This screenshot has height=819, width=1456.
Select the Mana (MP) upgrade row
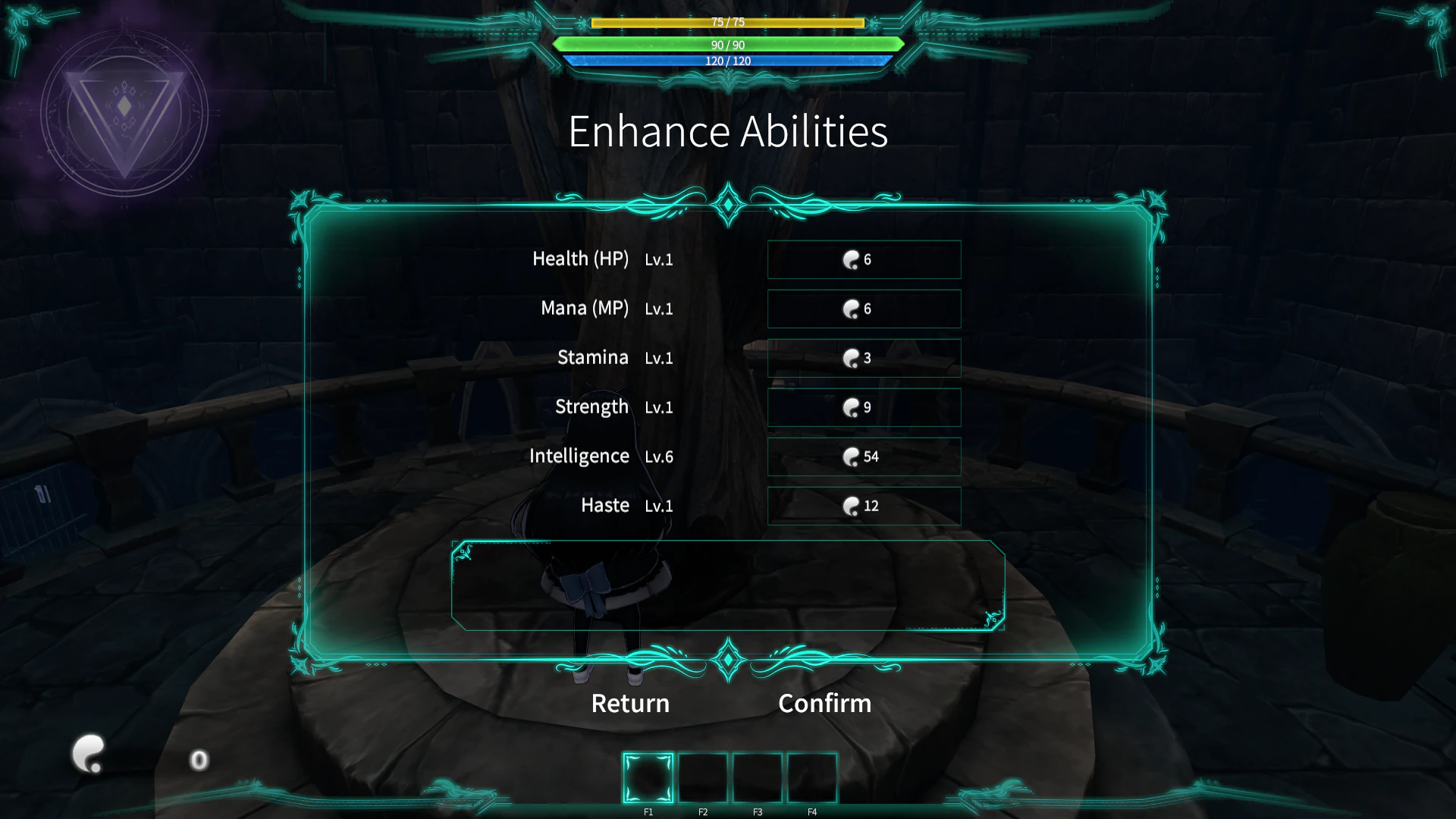coord(864,309)
